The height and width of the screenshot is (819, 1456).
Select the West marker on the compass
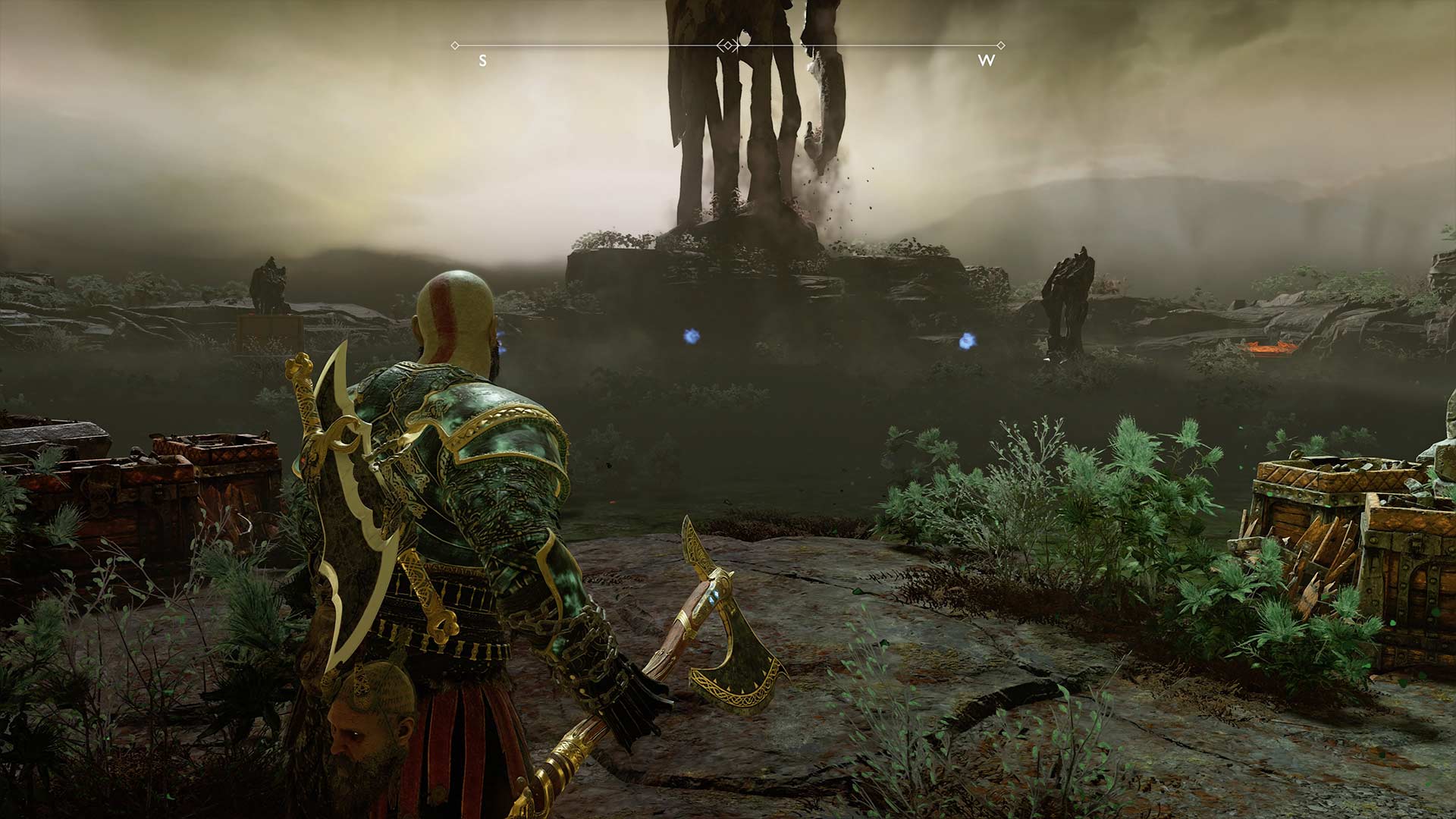click(x=986, y=61)
